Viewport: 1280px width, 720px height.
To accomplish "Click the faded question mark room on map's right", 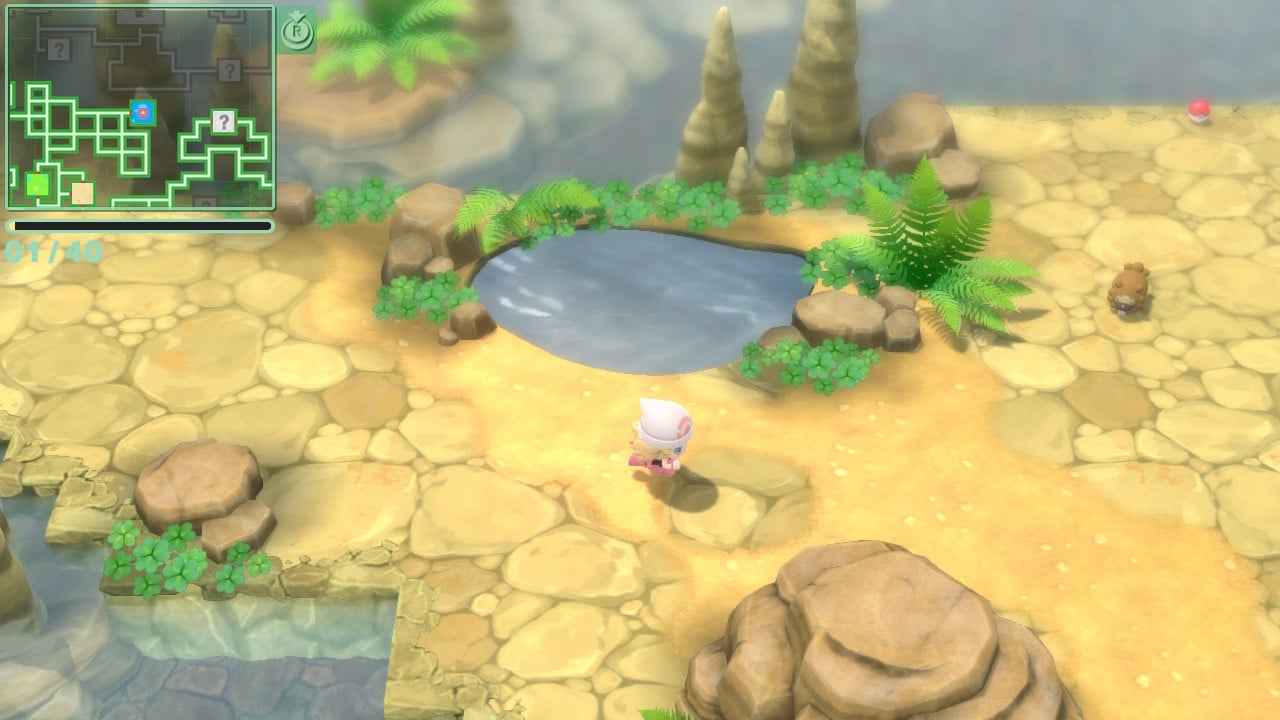I will point(229,69).
